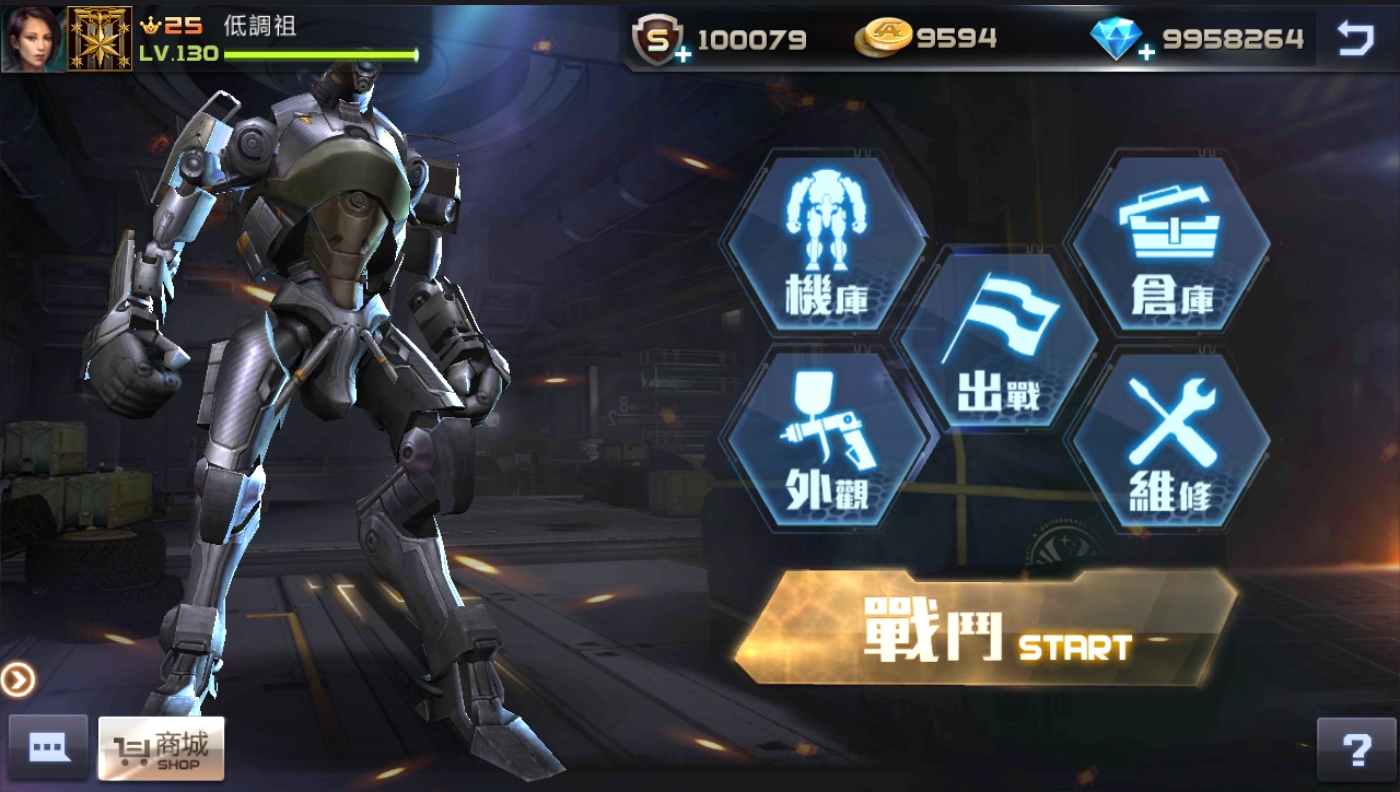Image resolution: width=1400 pixels, height=792 pixels.
Task: Open the chat message panel
Action: click(x=48, y=748)
